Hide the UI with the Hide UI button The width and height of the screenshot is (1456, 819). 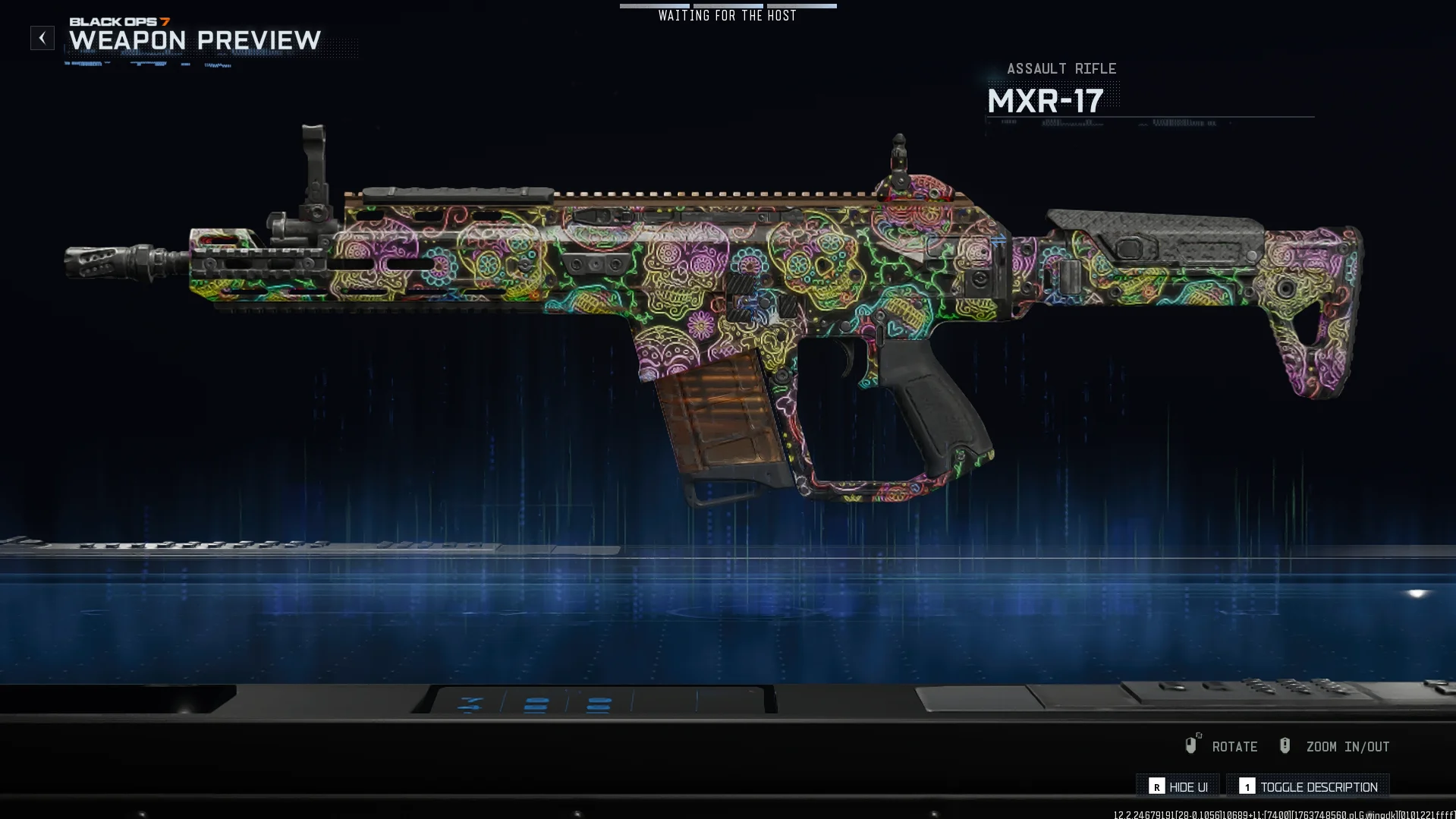click(1178, 786)
